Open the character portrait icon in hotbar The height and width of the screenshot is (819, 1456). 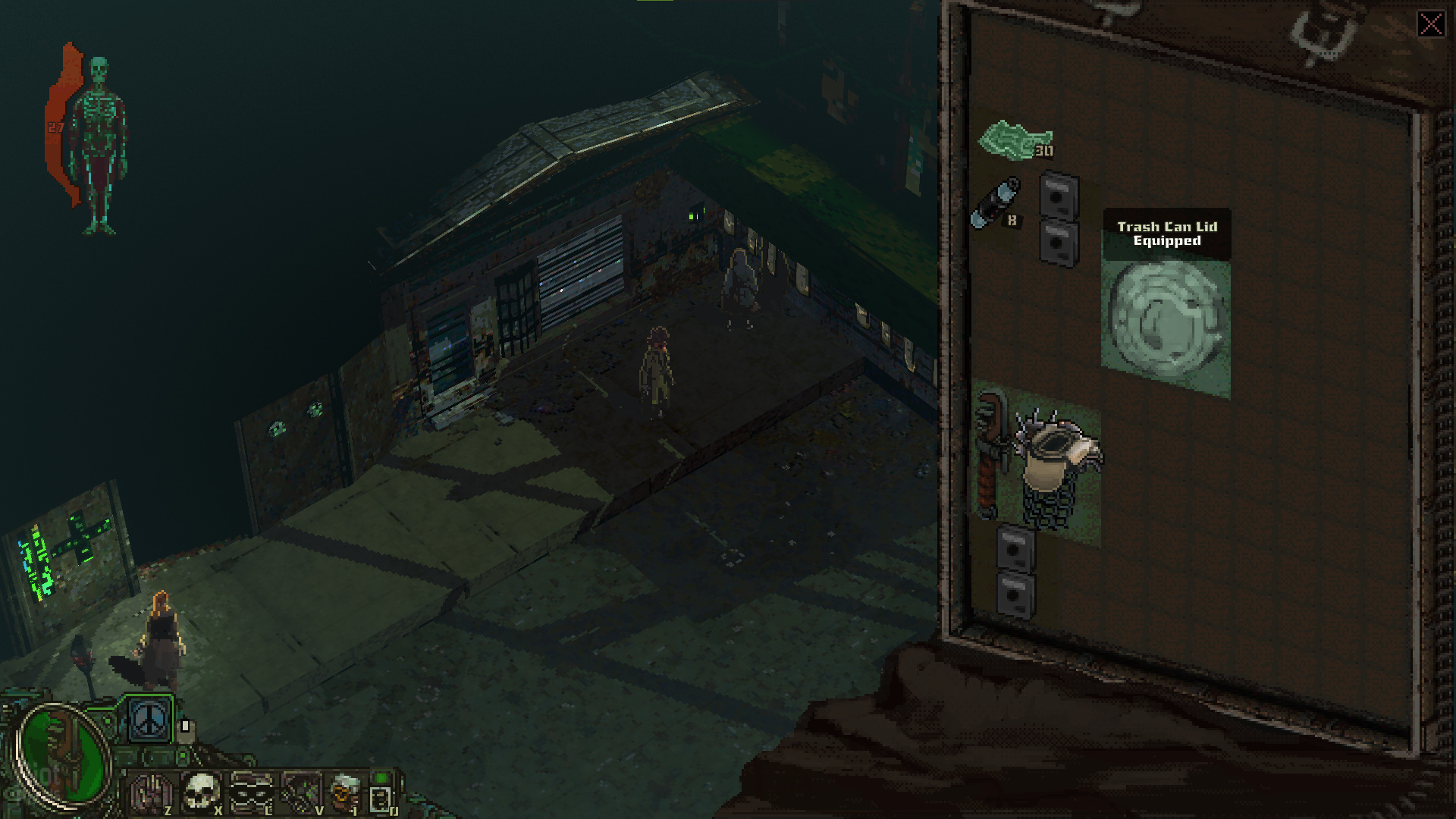[346, 792]
